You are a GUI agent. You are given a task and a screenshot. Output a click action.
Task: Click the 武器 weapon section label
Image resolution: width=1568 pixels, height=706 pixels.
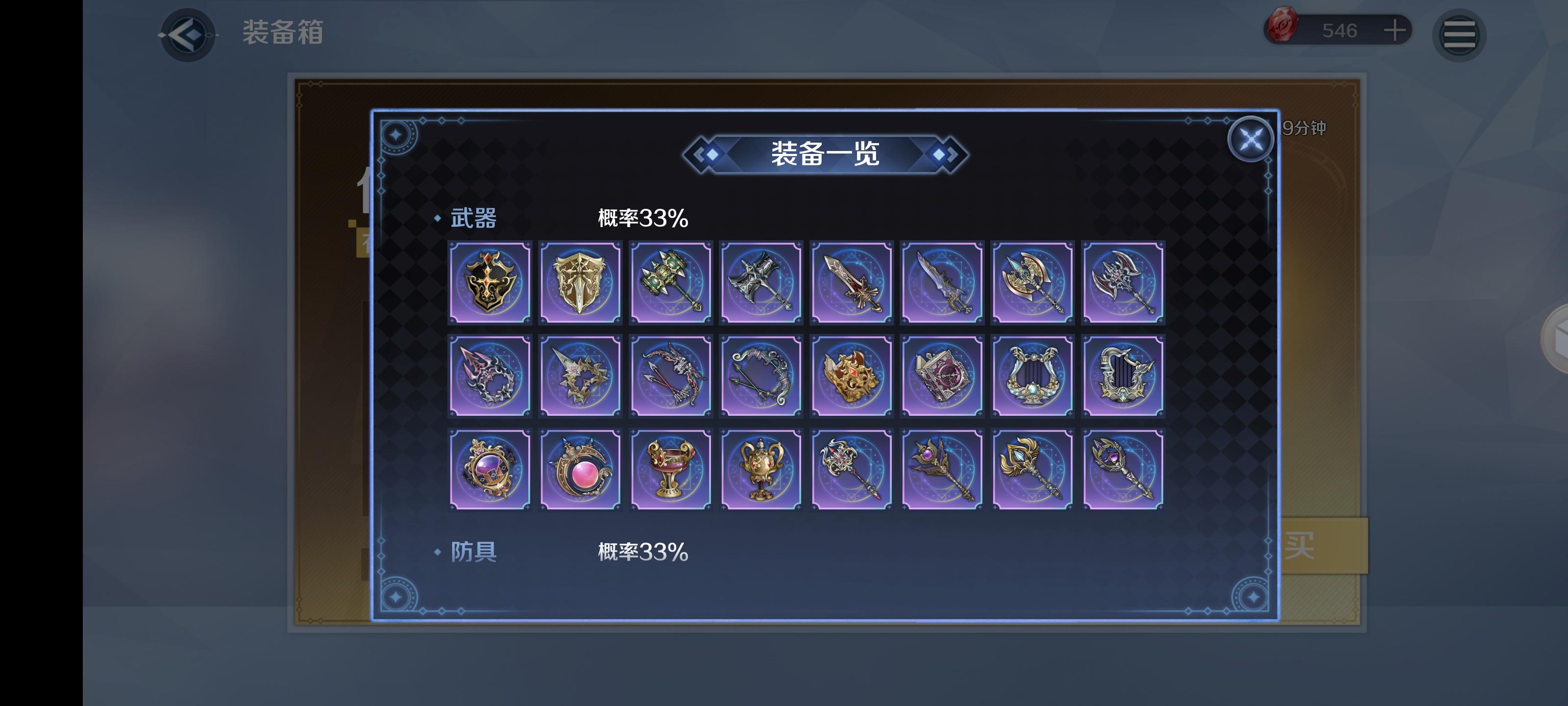pyautogui.click(x=473, y=218)
